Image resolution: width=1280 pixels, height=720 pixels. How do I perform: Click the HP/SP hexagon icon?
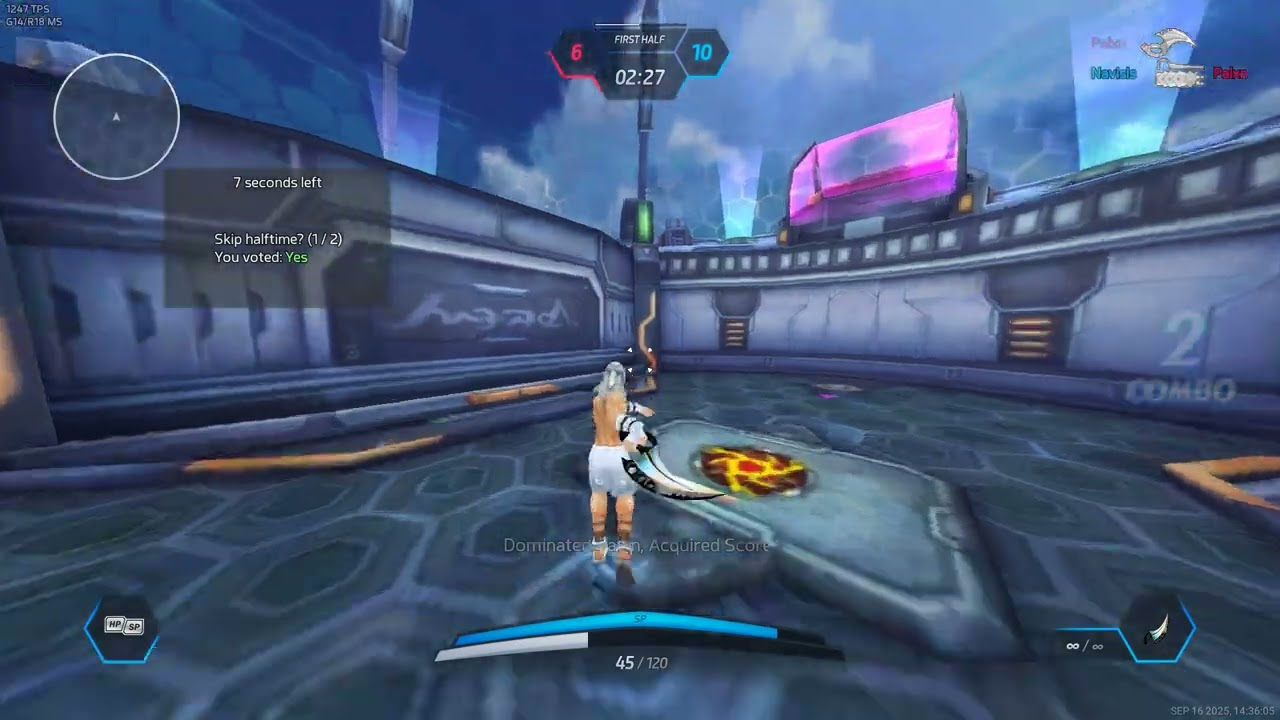123,627
